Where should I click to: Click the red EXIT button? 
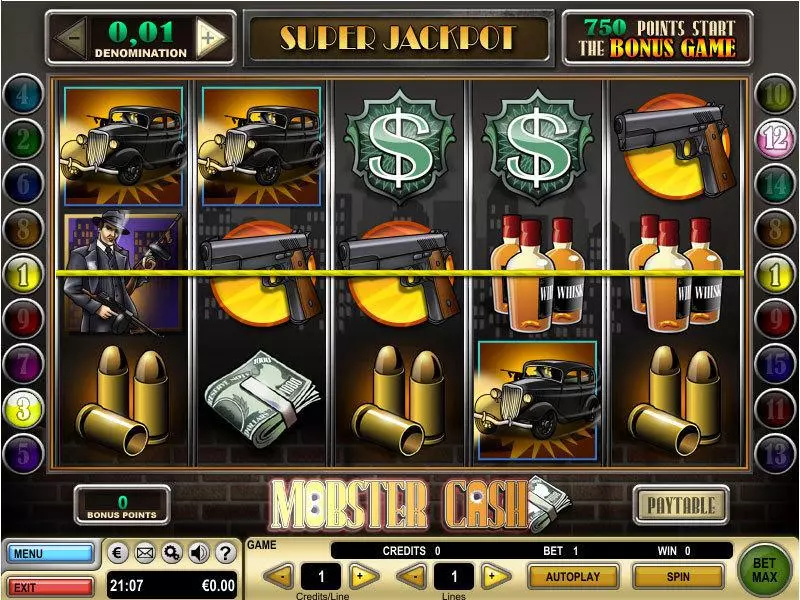click(50, 582)
